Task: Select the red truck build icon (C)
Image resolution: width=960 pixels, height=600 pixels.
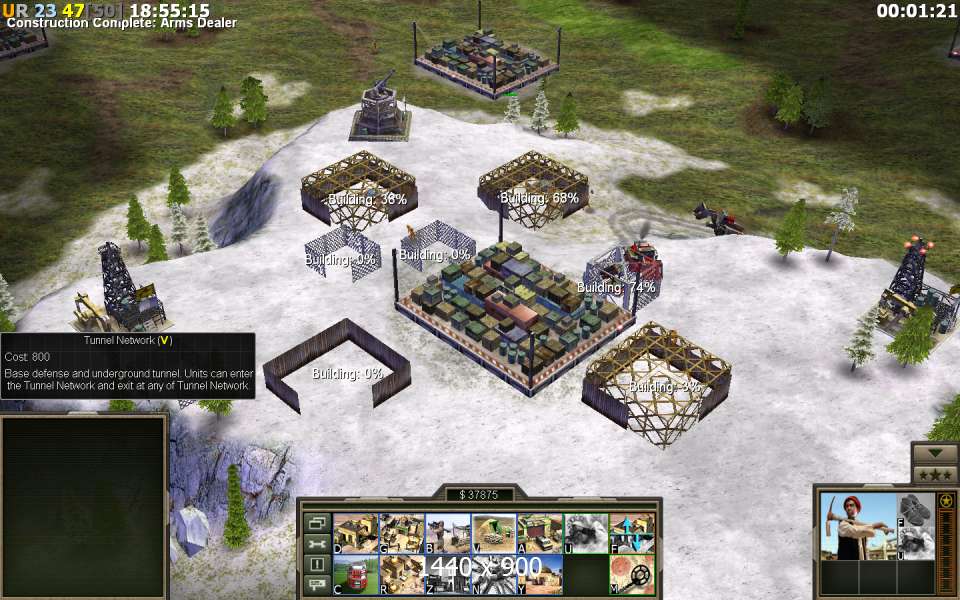Action: click(x=355, y=575)
